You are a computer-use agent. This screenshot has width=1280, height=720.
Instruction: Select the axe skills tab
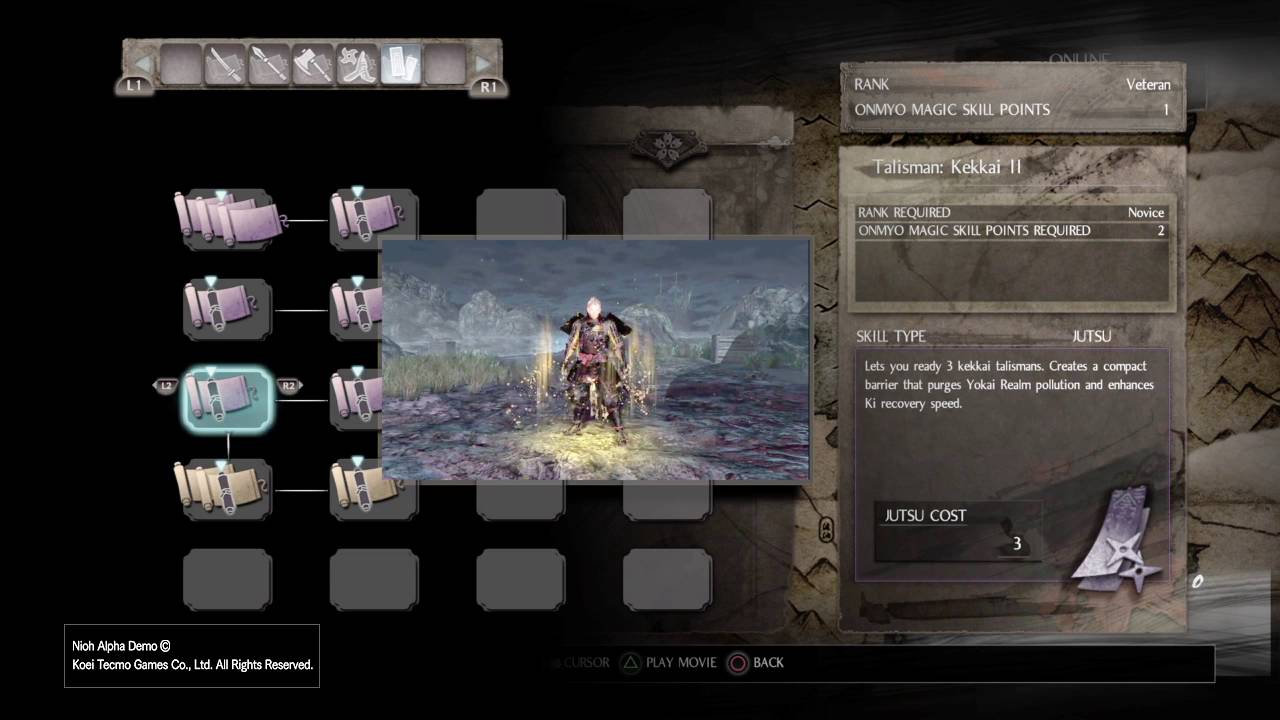(312, 66)
